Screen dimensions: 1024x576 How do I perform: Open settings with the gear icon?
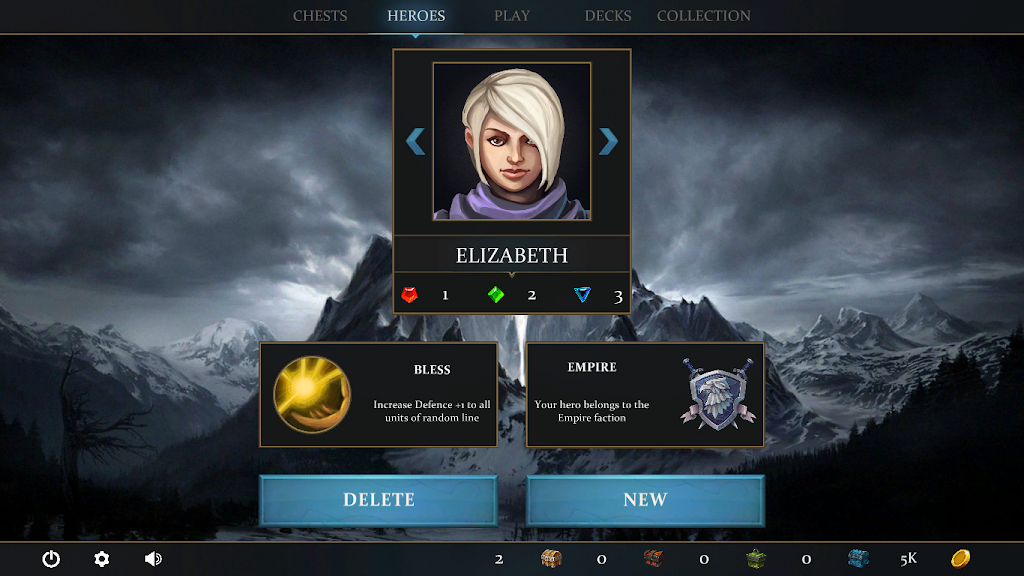click(x=102, y=559)
